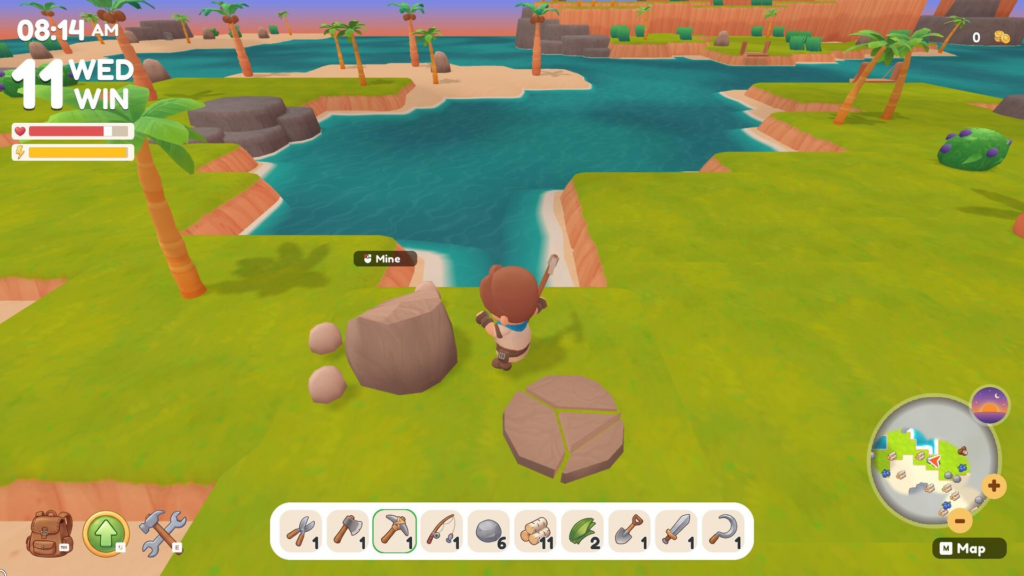Open the backpack inventory
Viewport: 1024px width, 576px height.
(x=49, y=533)
